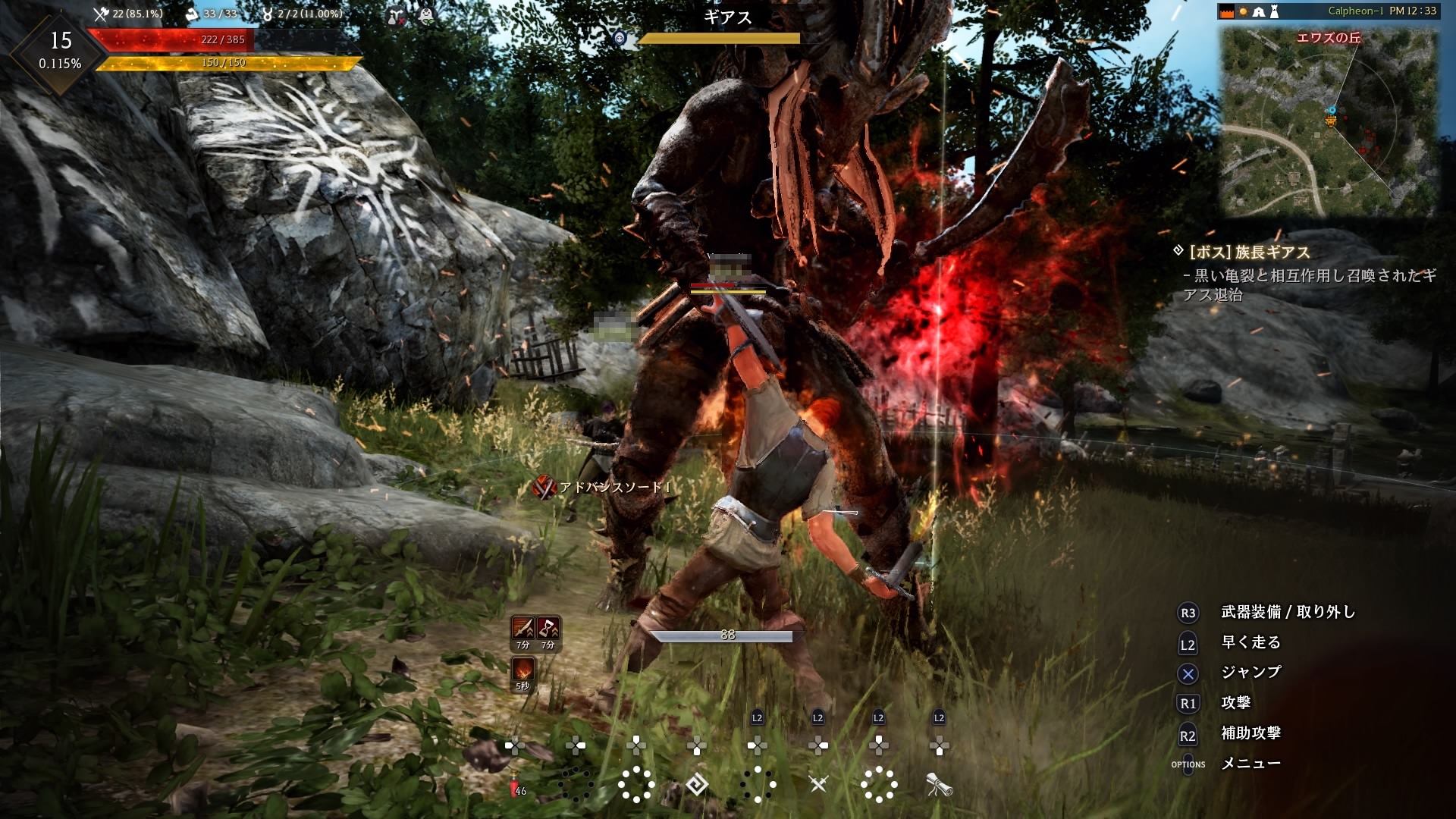Activate the crossed swords quick slot
This screenshot has height=819, width=1456.
tap(817, 784)
